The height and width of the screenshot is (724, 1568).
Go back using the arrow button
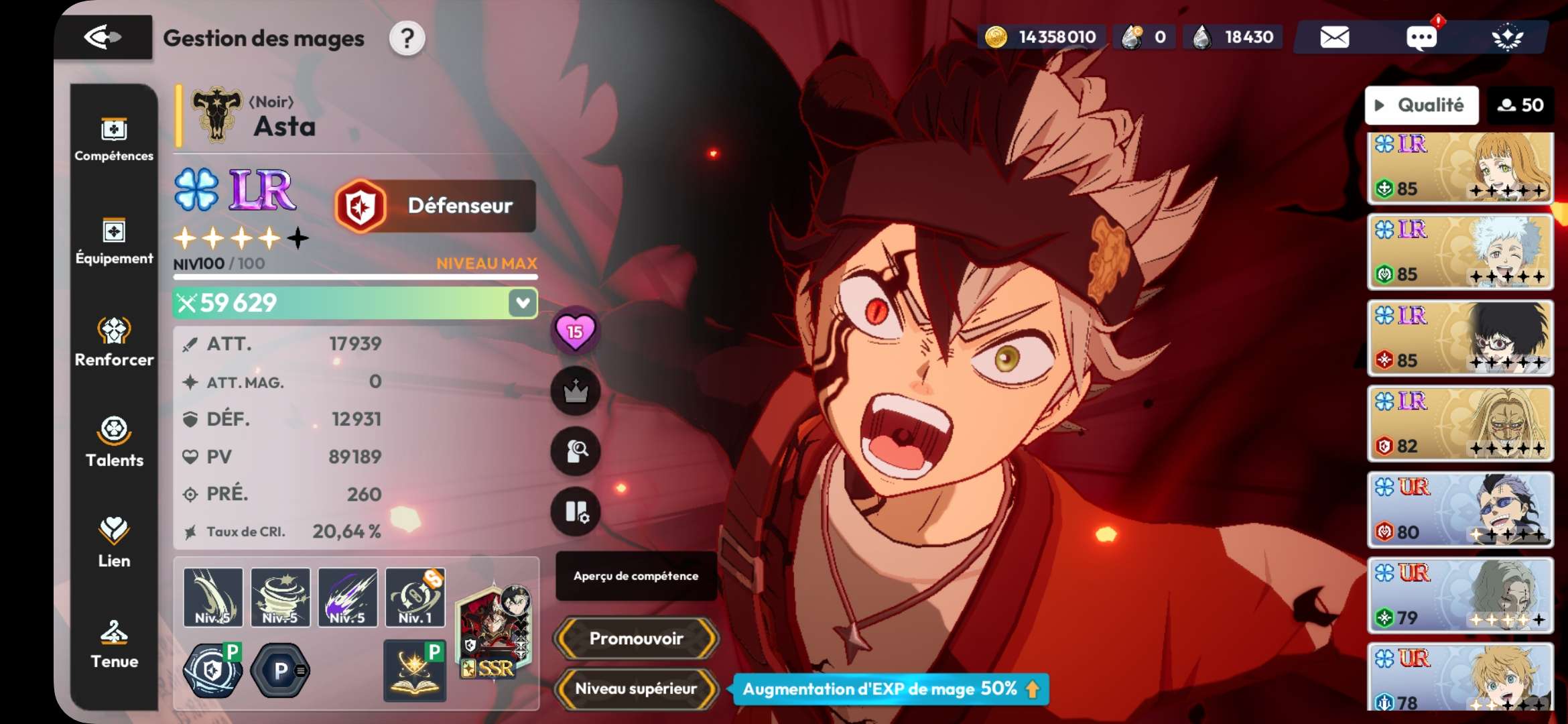click(x=103, y=38)
